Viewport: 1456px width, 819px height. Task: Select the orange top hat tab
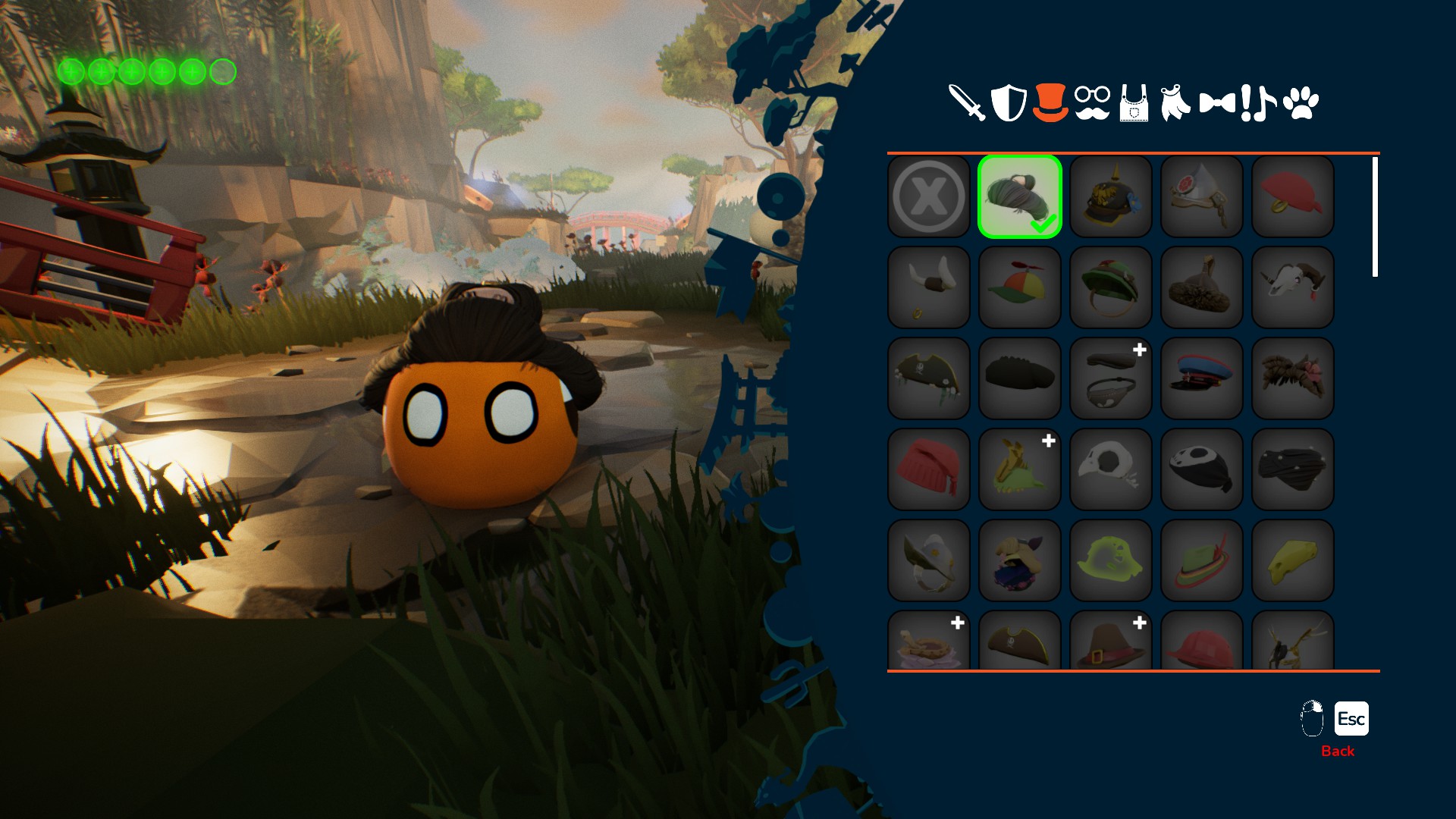(x=1050, y=102)
